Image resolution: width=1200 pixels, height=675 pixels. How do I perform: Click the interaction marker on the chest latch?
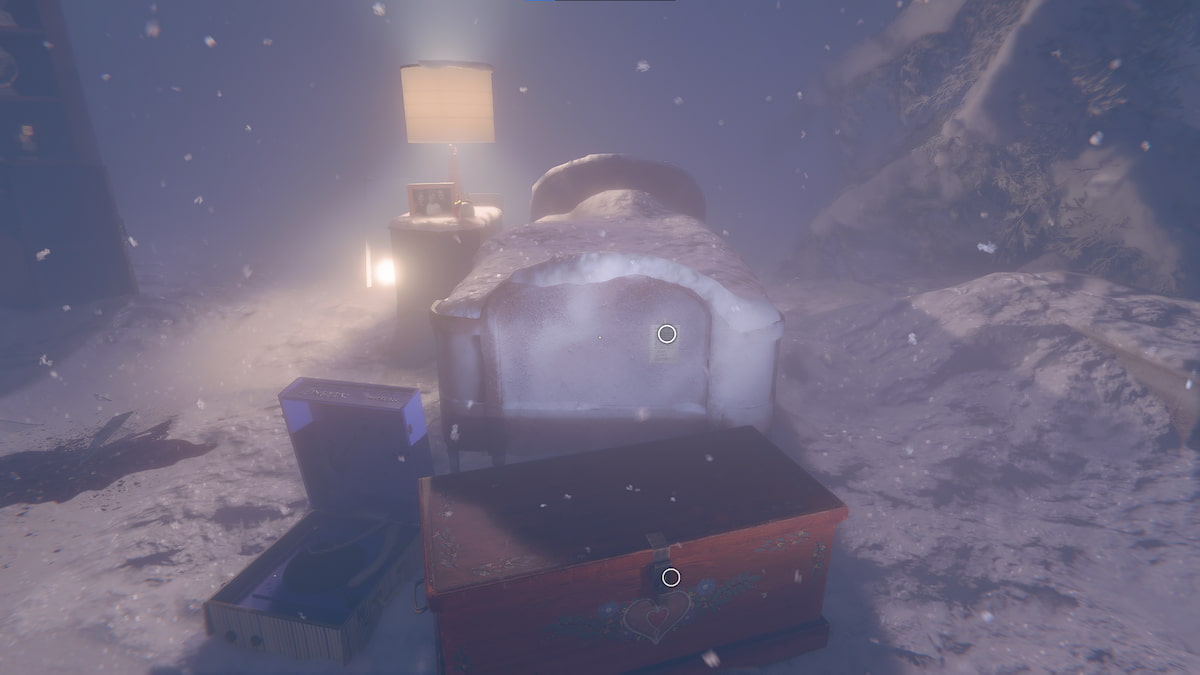[671, 577]
